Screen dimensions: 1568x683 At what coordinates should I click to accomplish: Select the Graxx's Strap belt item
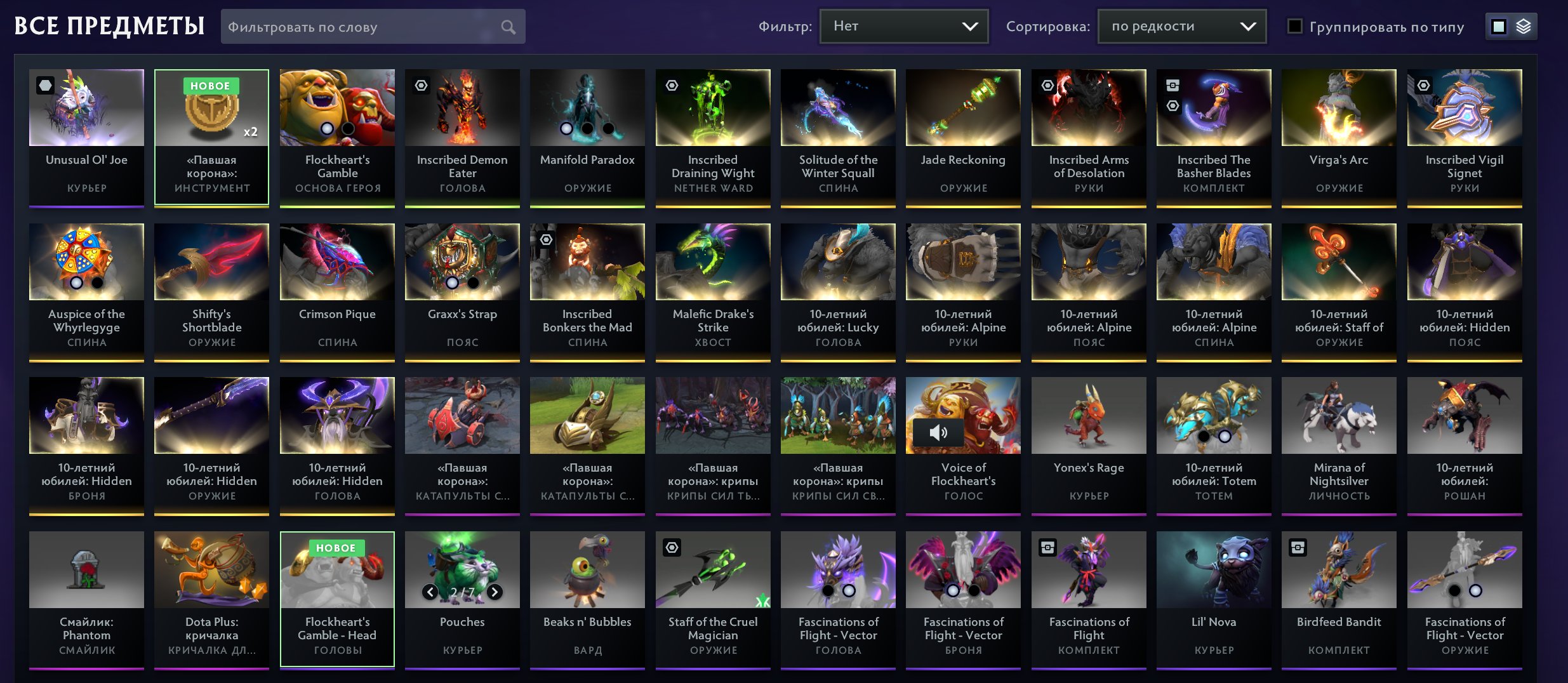coord(462,292)
